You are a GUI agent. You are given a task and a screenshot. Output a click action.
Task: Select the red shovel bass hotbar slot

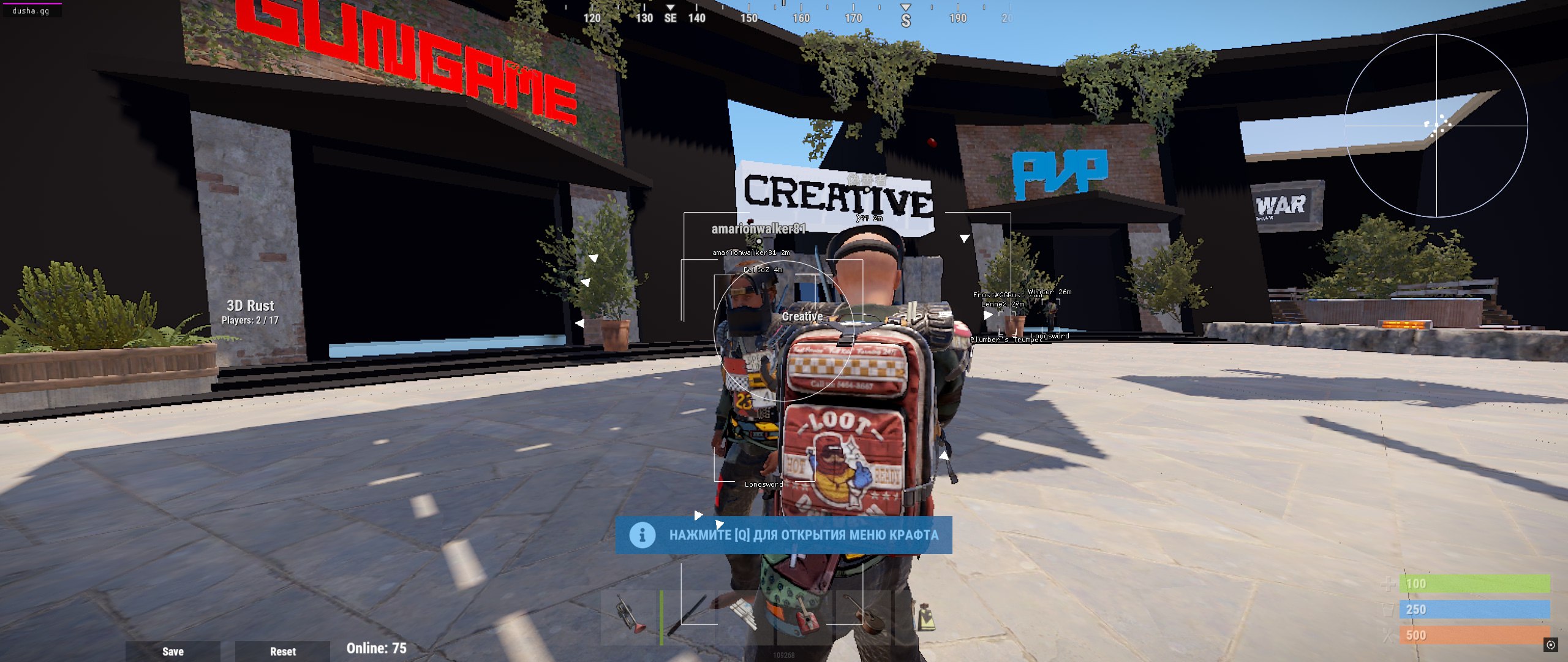804,617
